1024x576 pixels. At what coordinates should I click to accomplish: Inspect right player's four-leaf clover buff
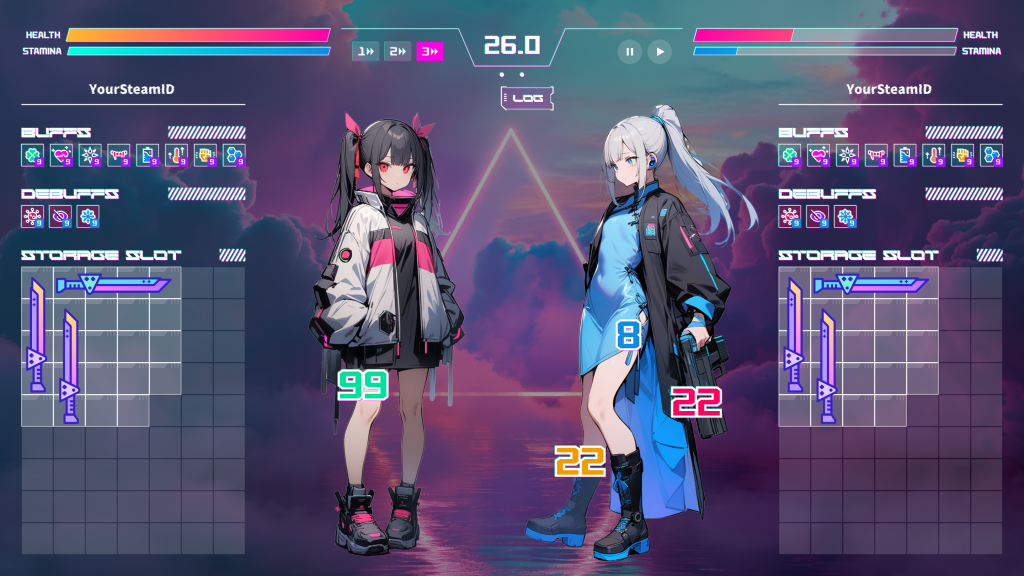(x=790, y=155)
